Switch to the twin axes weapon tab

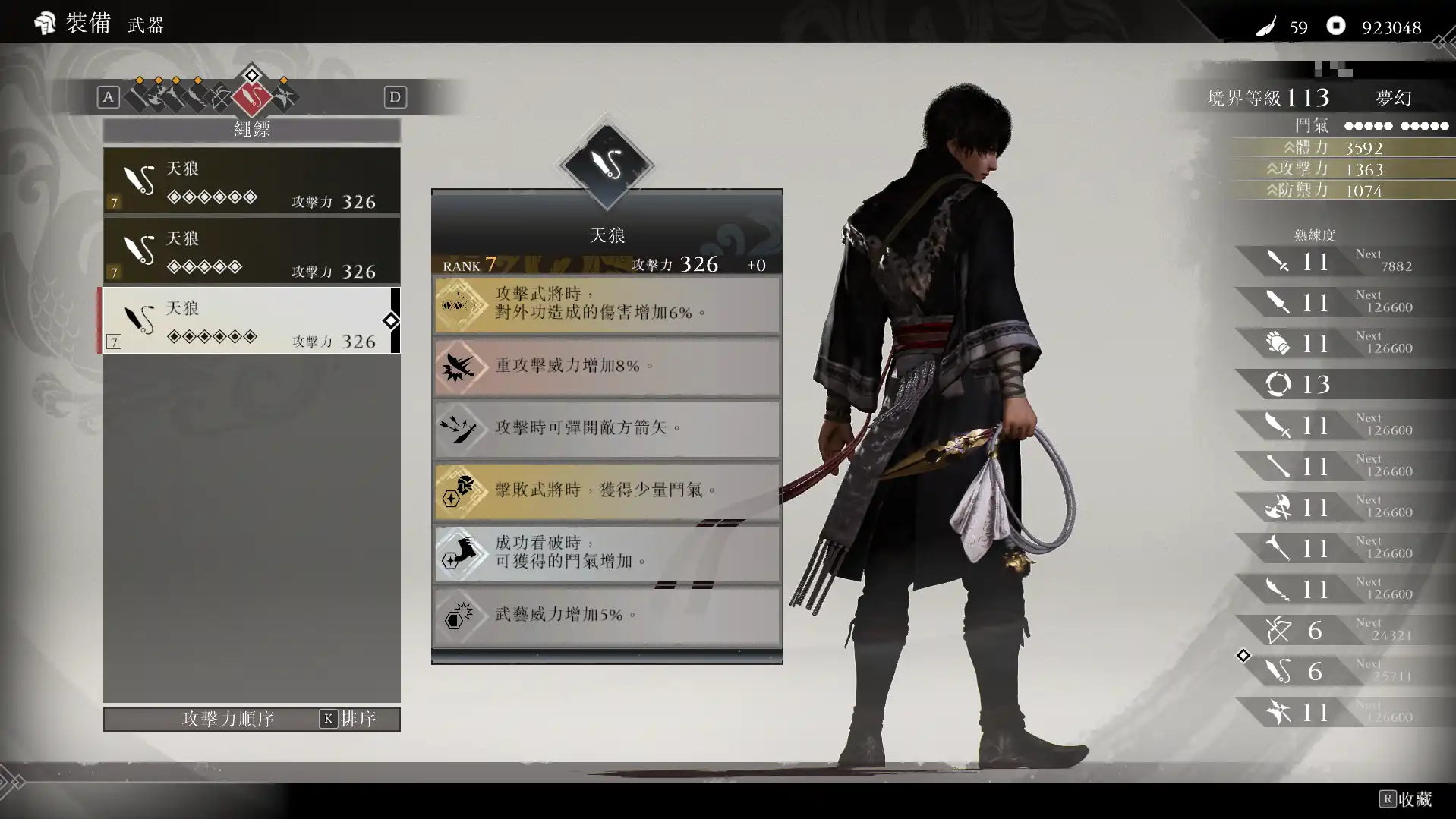click(x=158, y=96)
